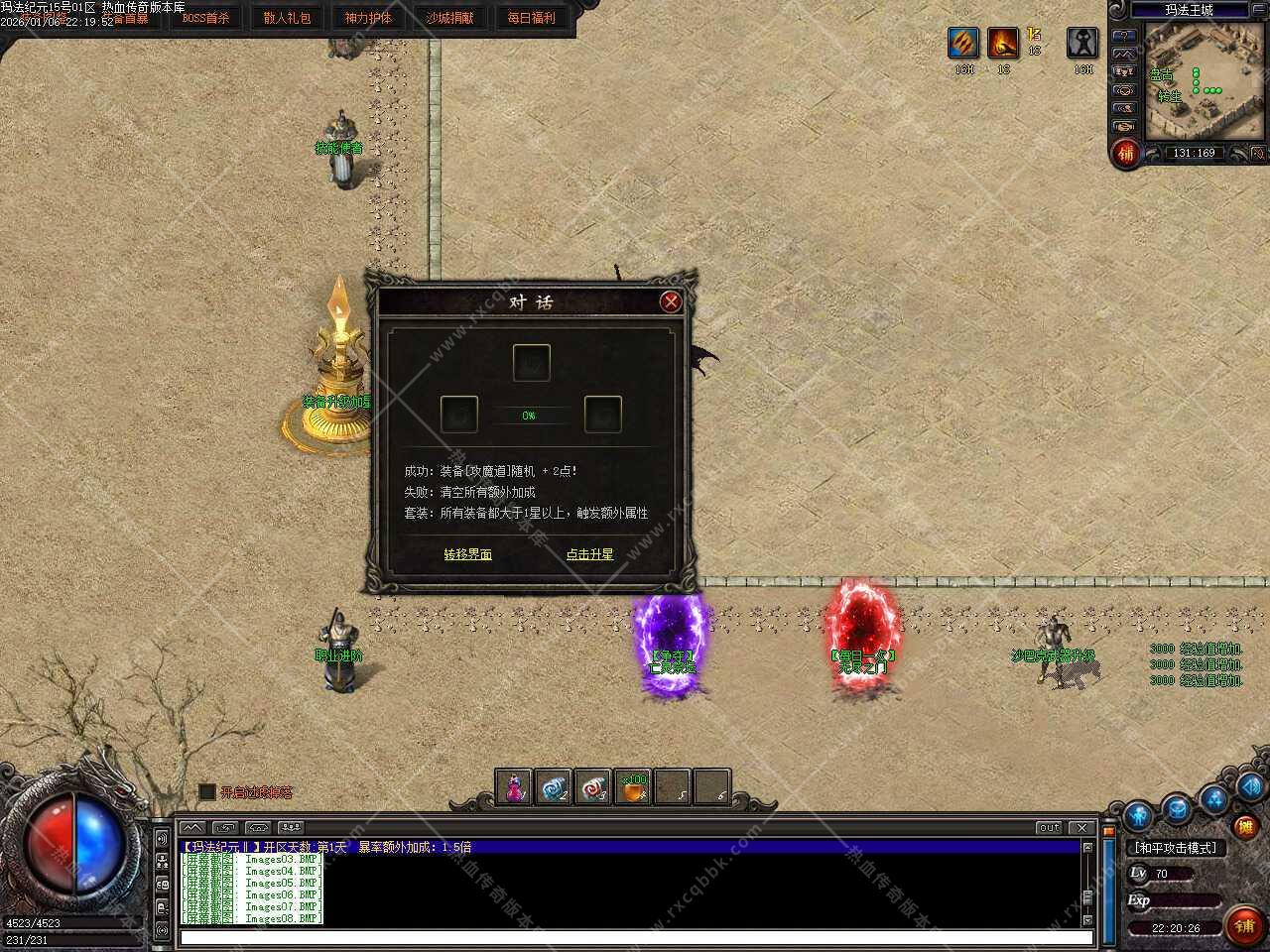Open the 散人礼包 gift pack menu
This screenshot has width=1270, height=952.
[x=287, y=18]
